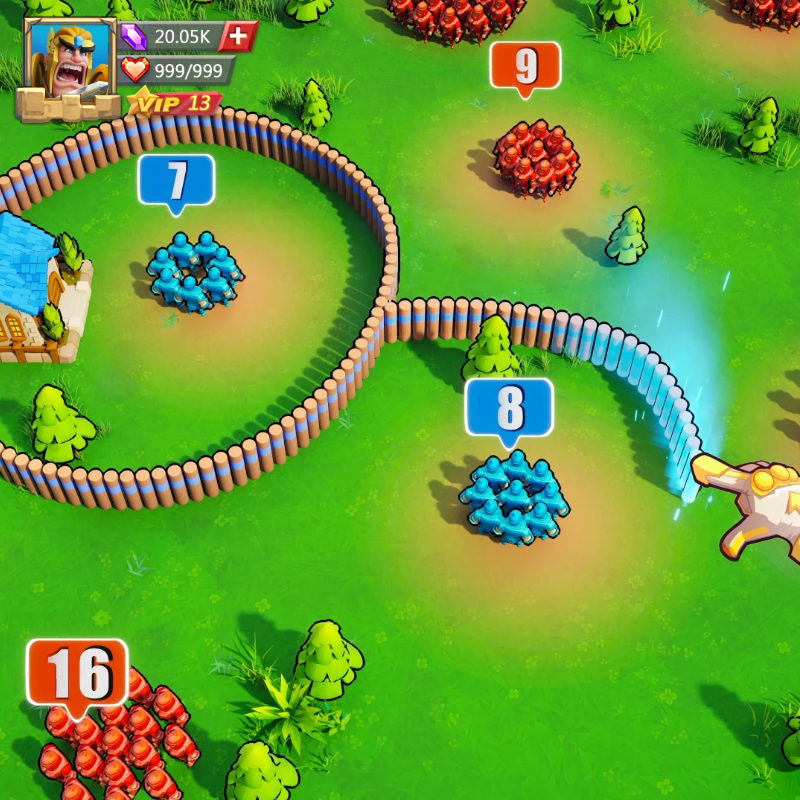
Task: Select the blue squad of 8 troops
Action: (x=514, y=497)
